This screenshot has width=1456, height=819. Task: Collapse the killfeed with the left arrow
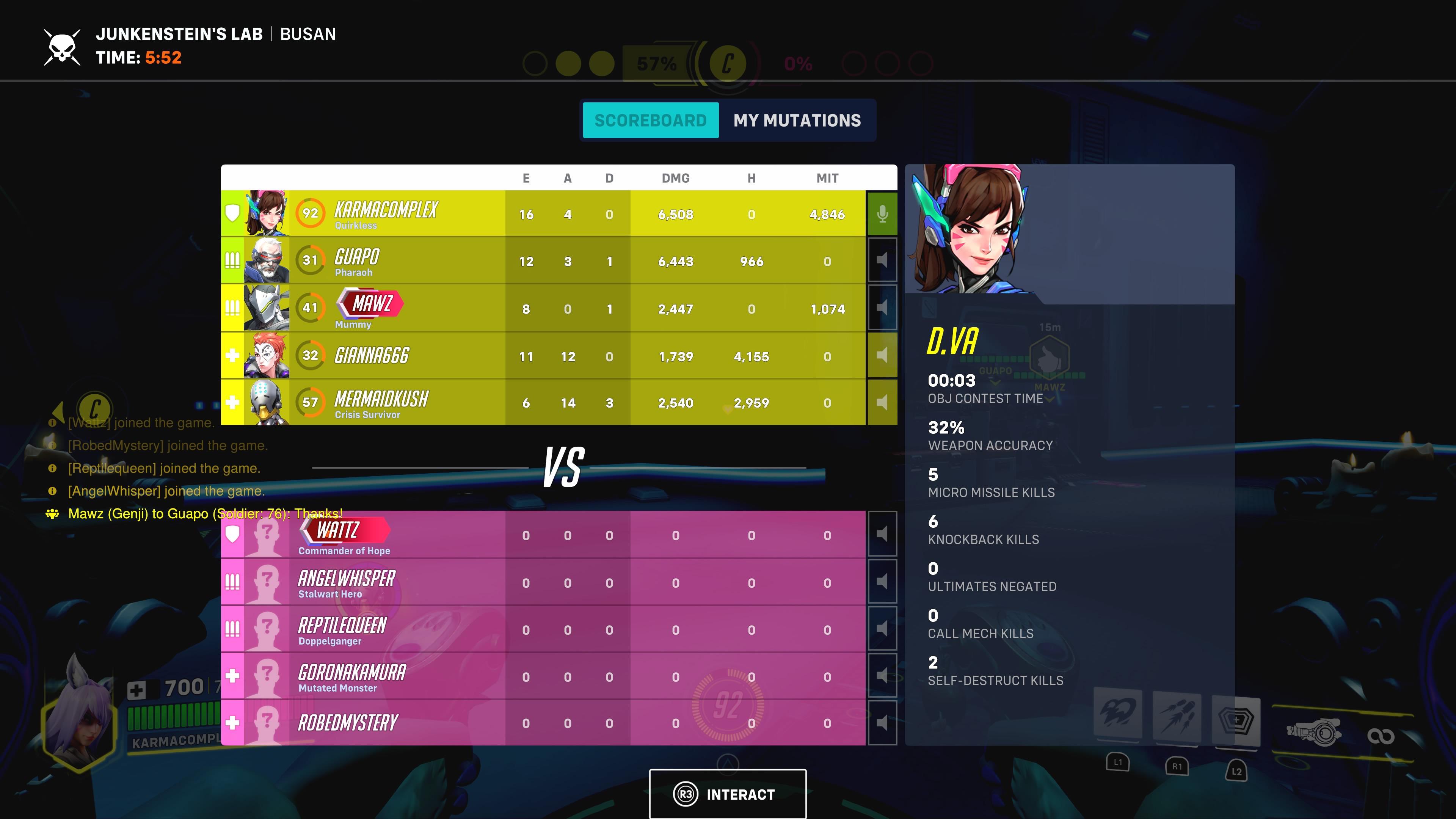coord(60,413)
